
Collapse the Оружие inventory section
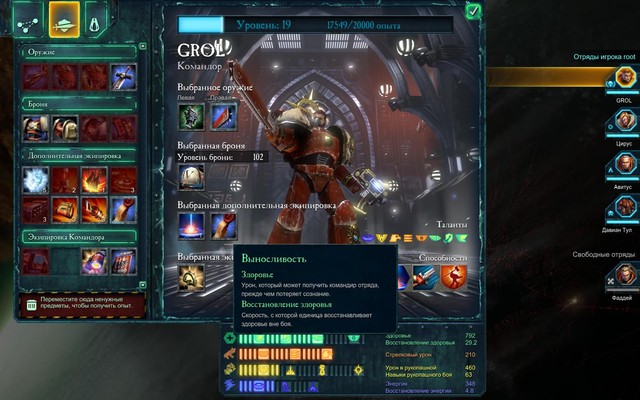[23, 50]
